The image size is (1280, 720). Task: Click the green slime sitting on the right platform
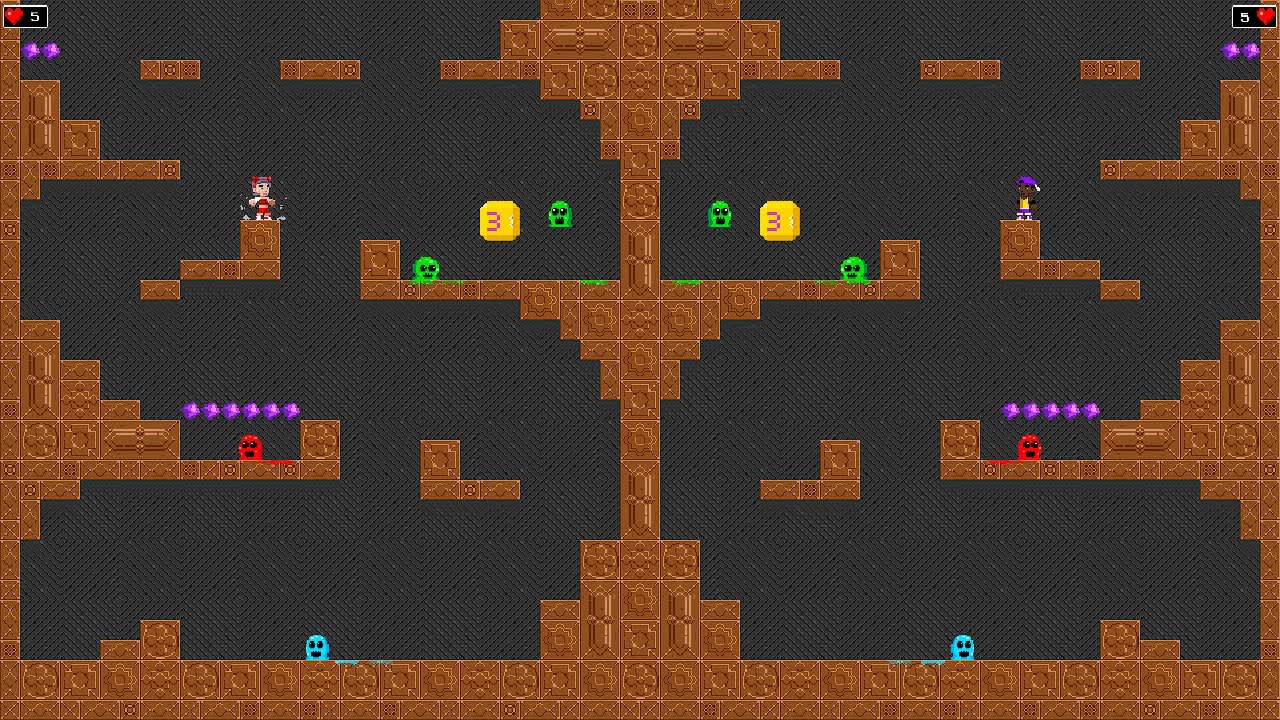pos(855,268)
